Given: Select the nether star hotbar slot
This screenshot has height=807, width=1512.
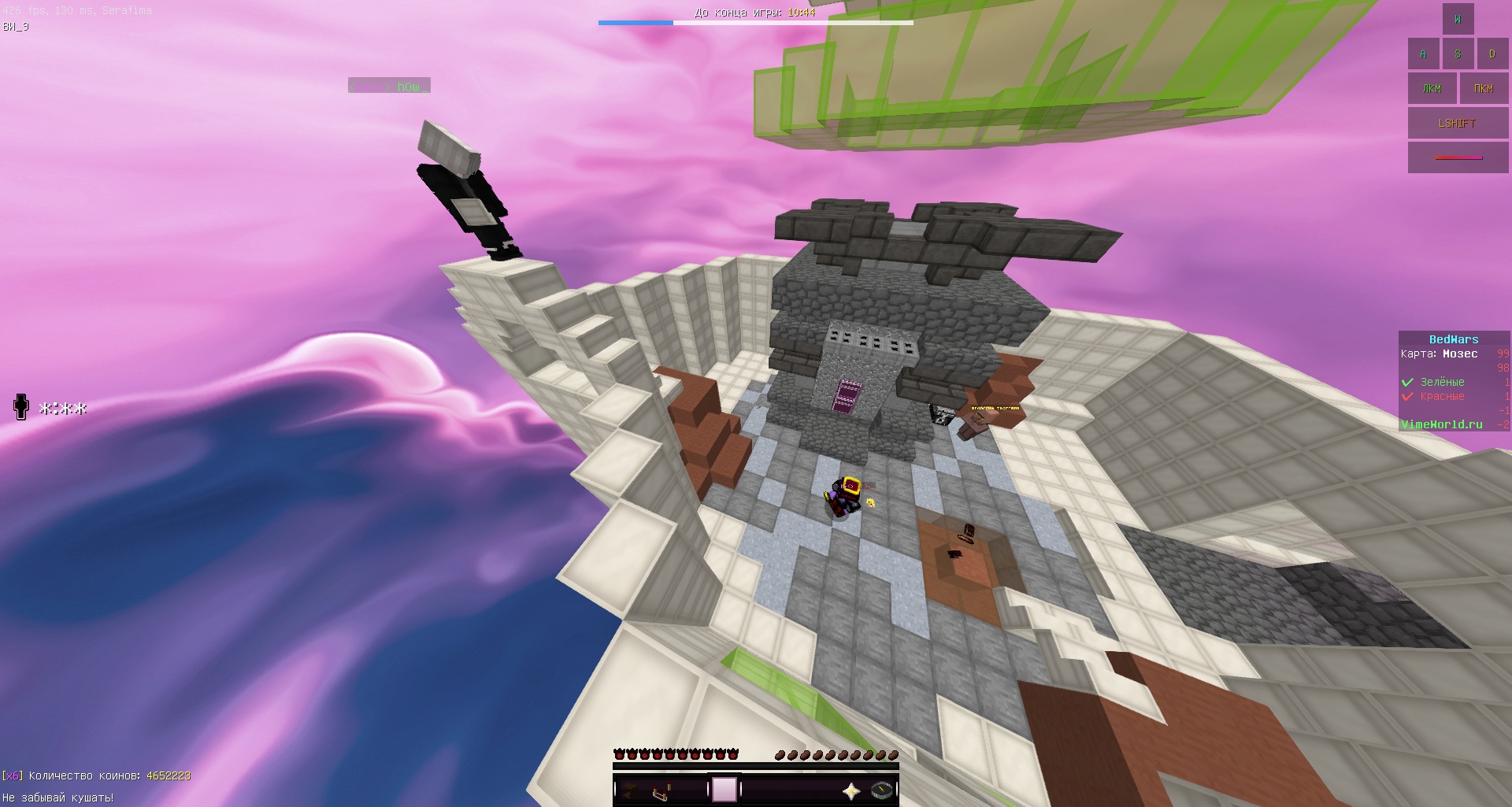Looking at the screenshot, I should point(850,790).
